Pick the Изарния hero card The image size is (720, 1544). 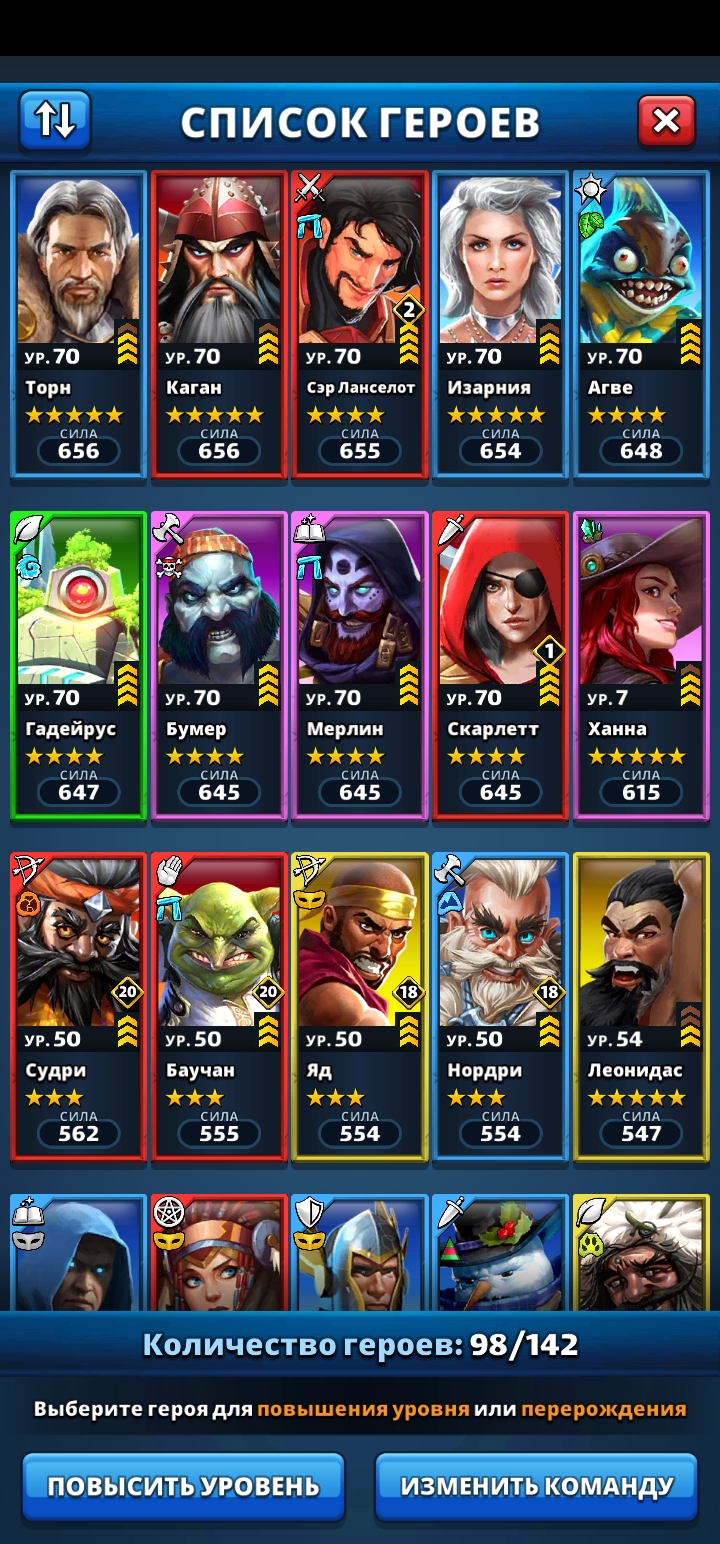click(x=501, y=320)
